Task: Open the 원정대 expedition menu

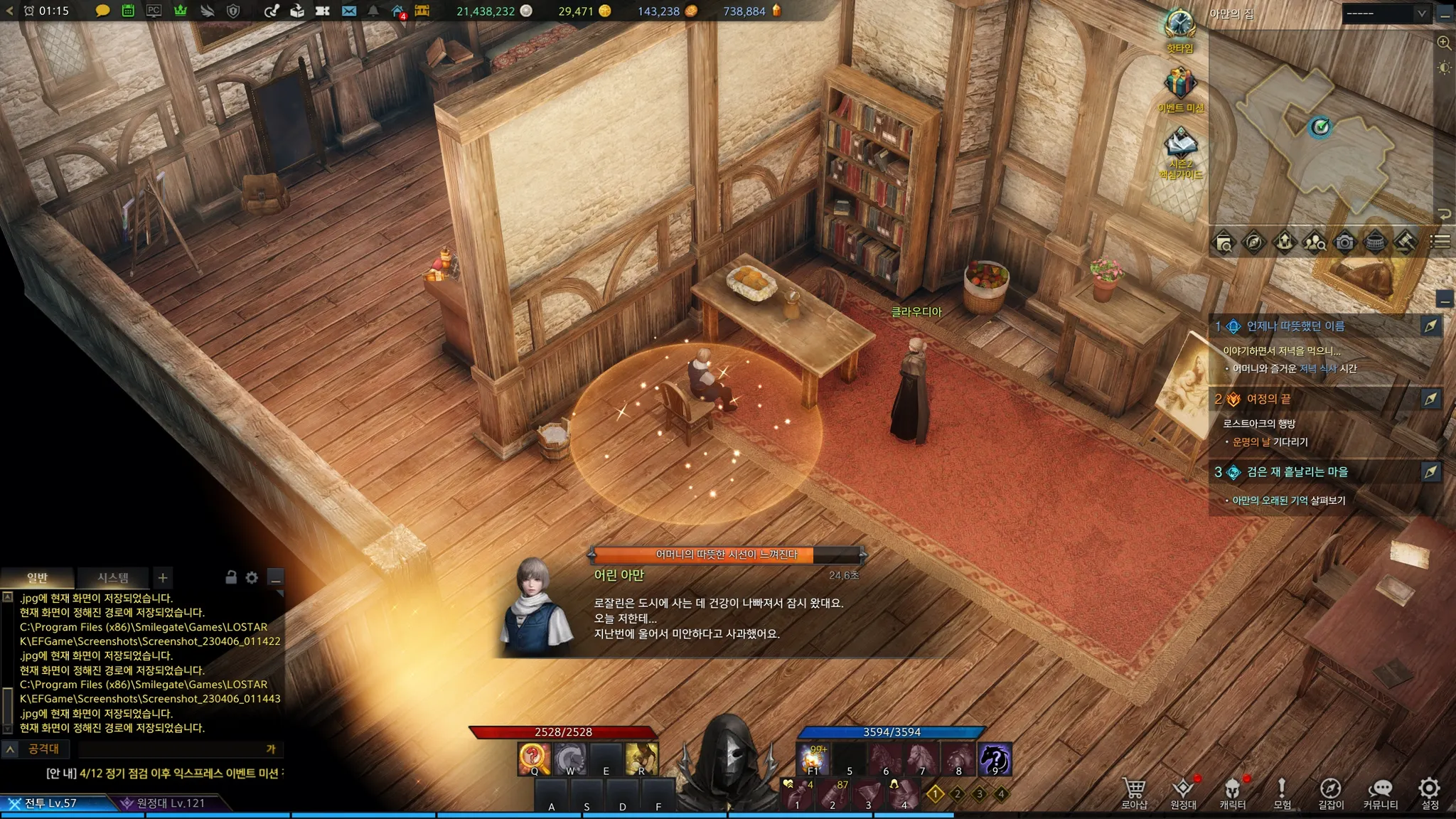Action: tap(1183, 793)
